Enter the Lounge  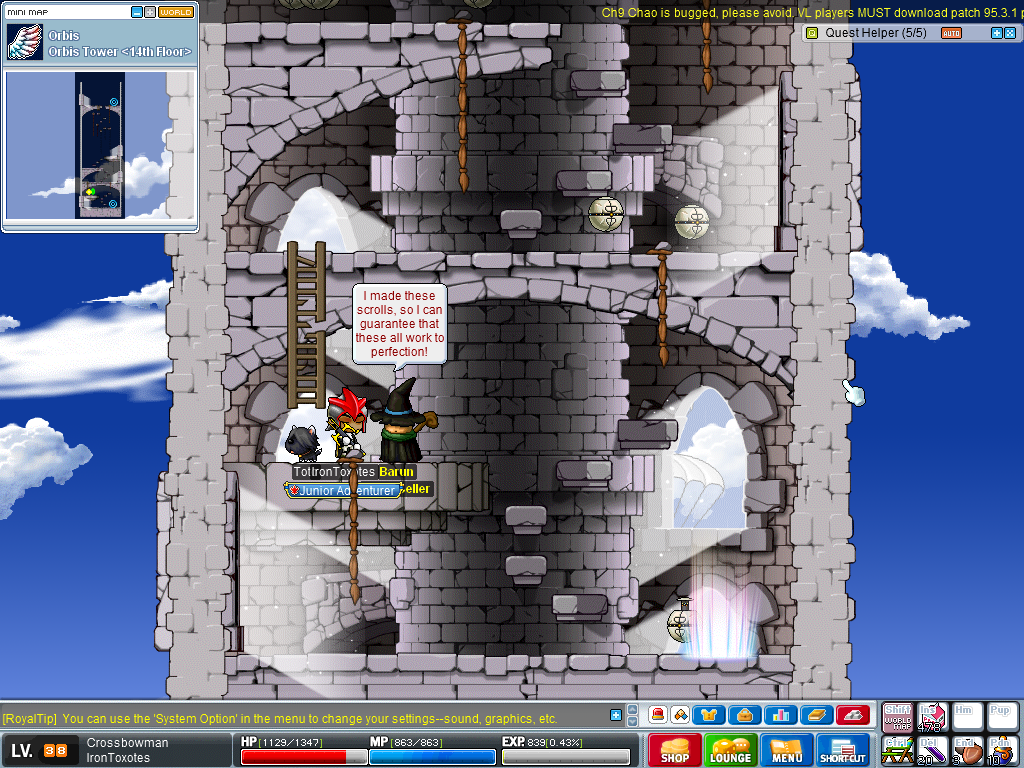(731, 750)
